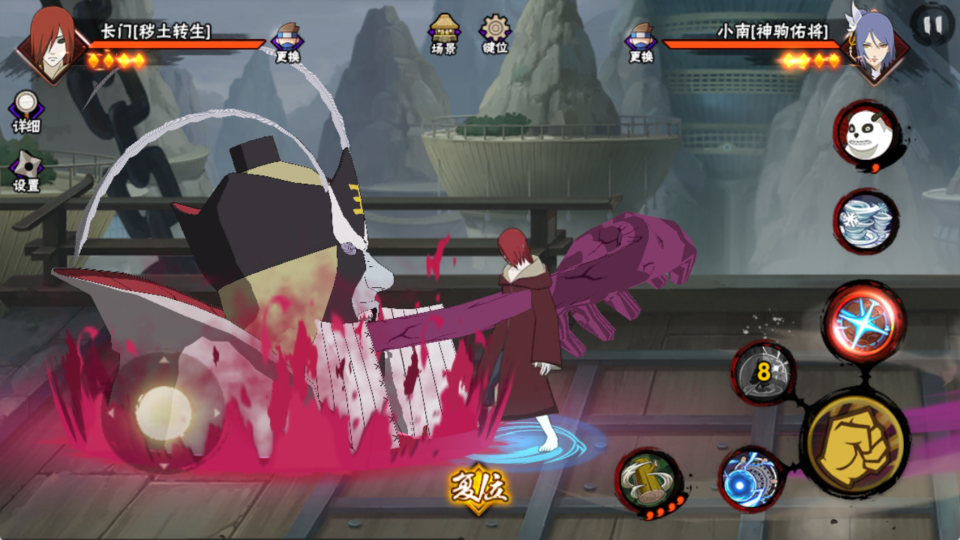Viewport: 960px width, 540px height.
Task: Select the skill on 8-second cooldown
Action: [763, 373]
